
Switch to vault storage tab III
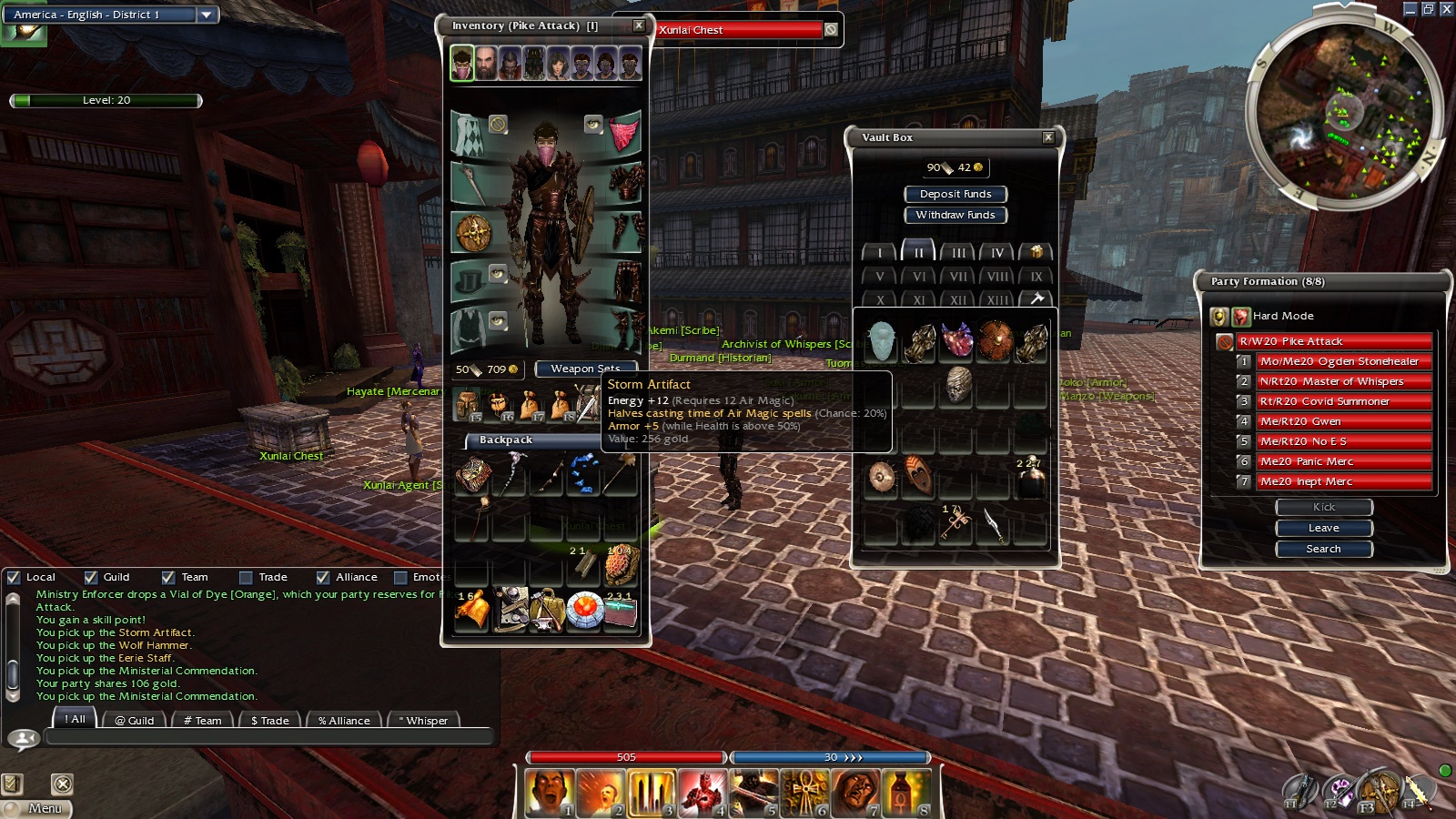click(x=958, y=253)
